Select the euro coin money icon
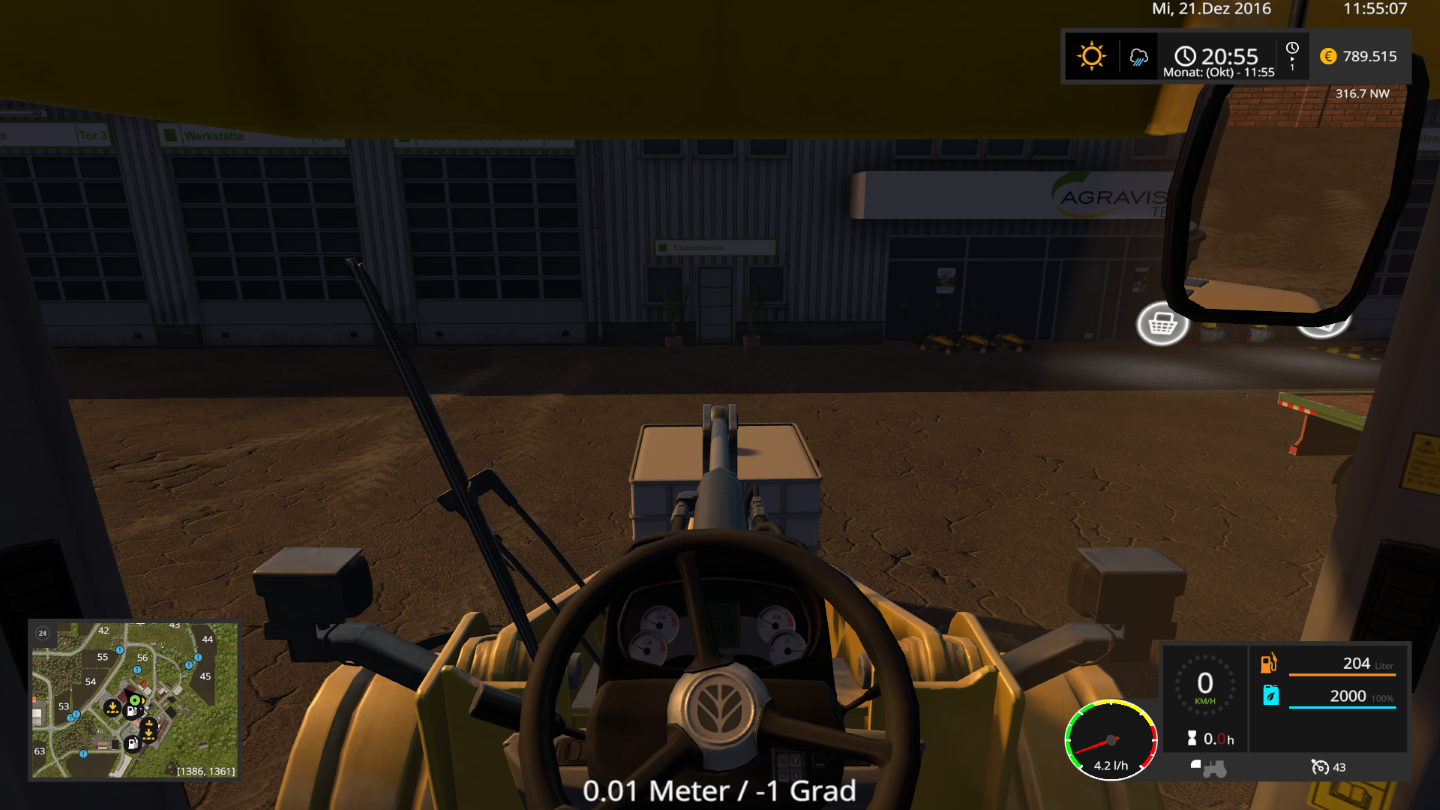Image resolution: width=1440 pixels, height=810 pixels. tap(1328, 56)
